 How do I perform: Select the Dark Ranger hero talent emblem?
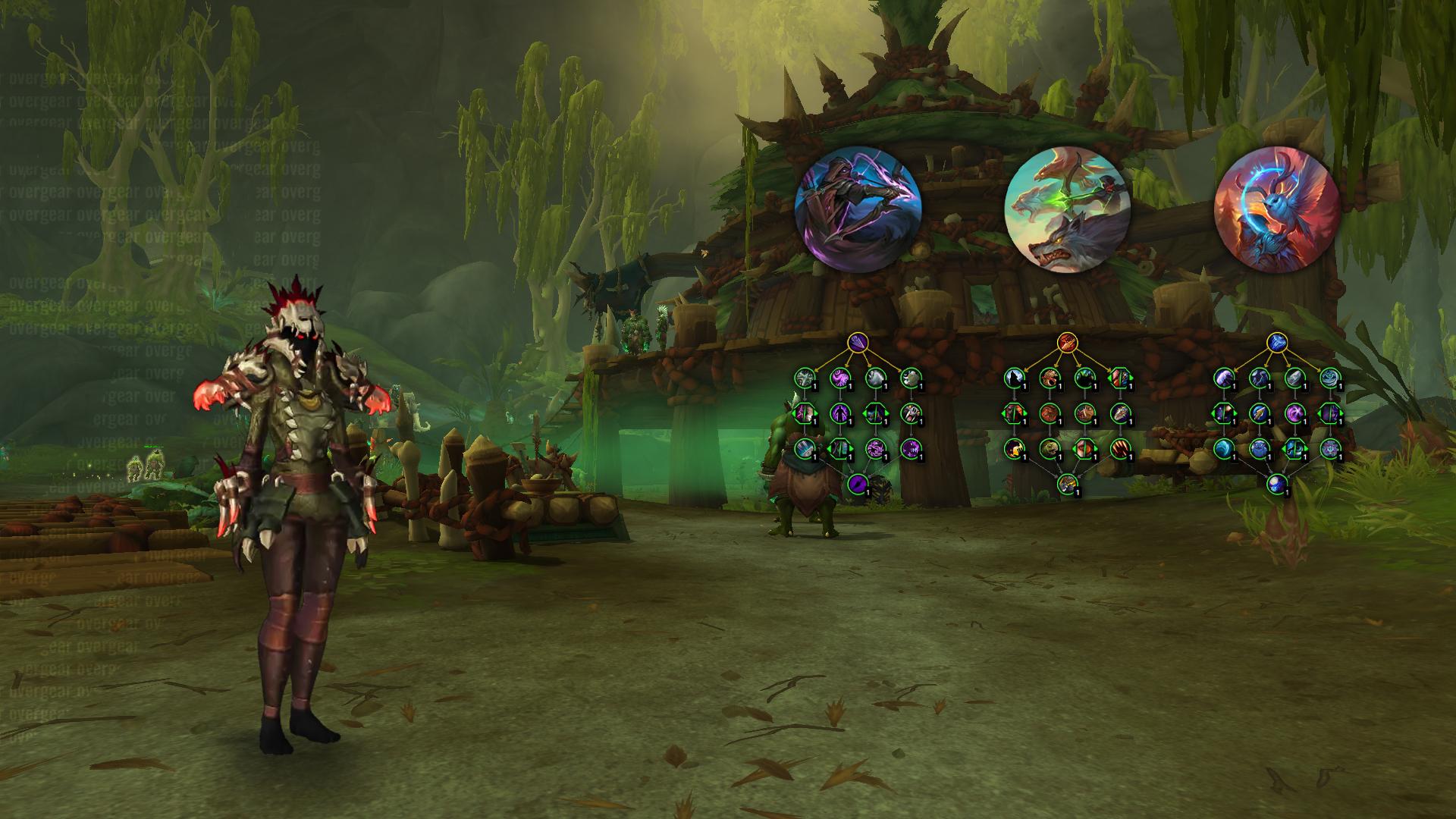click(x=858, y=210)
